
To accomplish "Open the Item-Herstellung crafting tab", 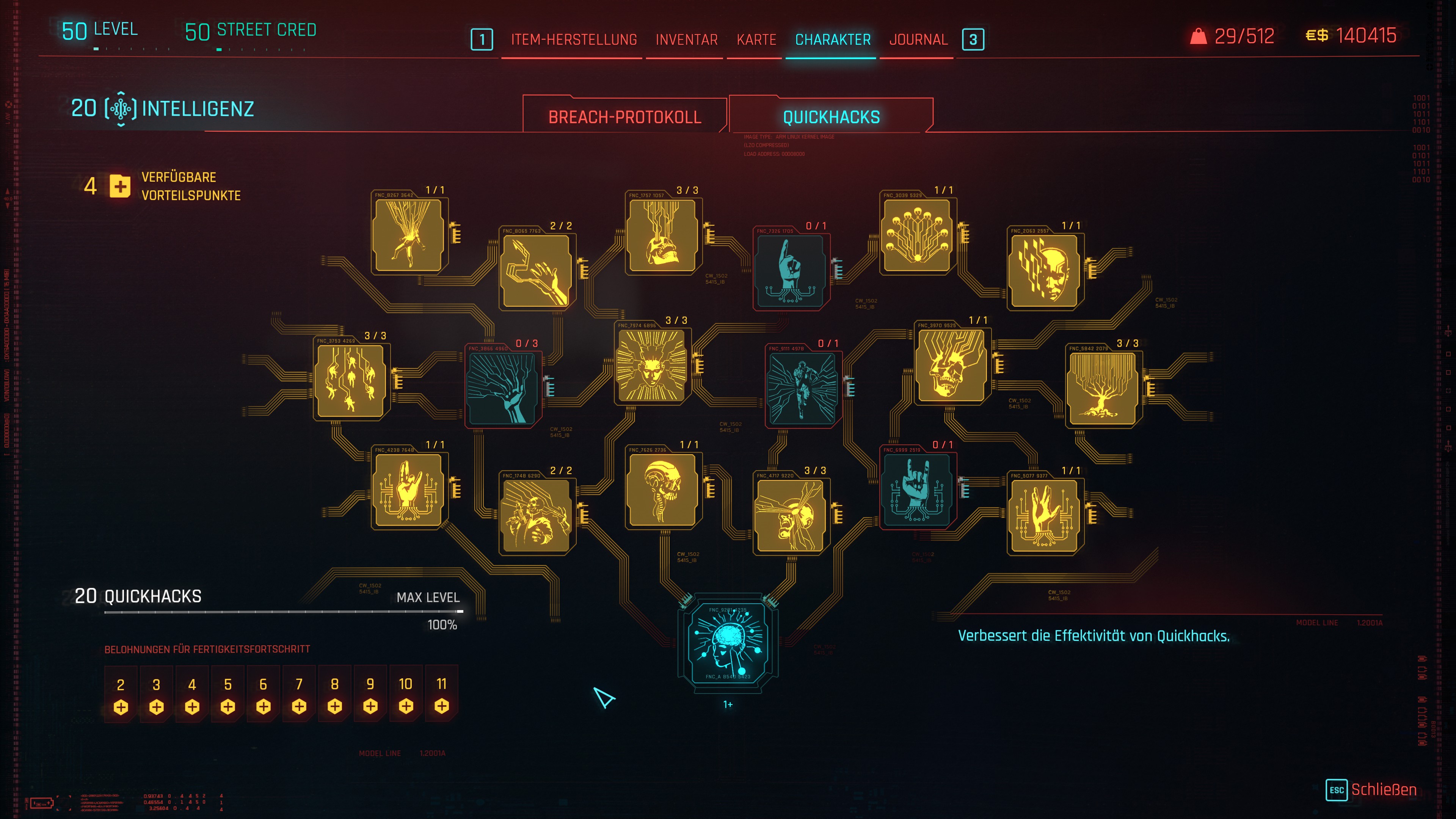I will click(574, 39).
